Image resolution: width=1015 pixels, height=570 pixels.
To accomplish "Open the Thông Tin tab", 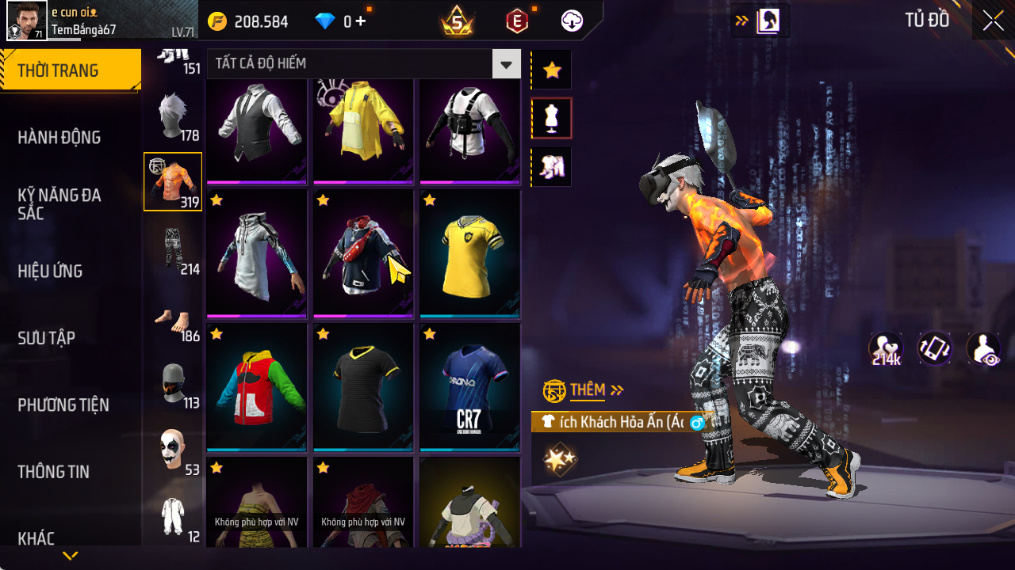I will 54,471.
